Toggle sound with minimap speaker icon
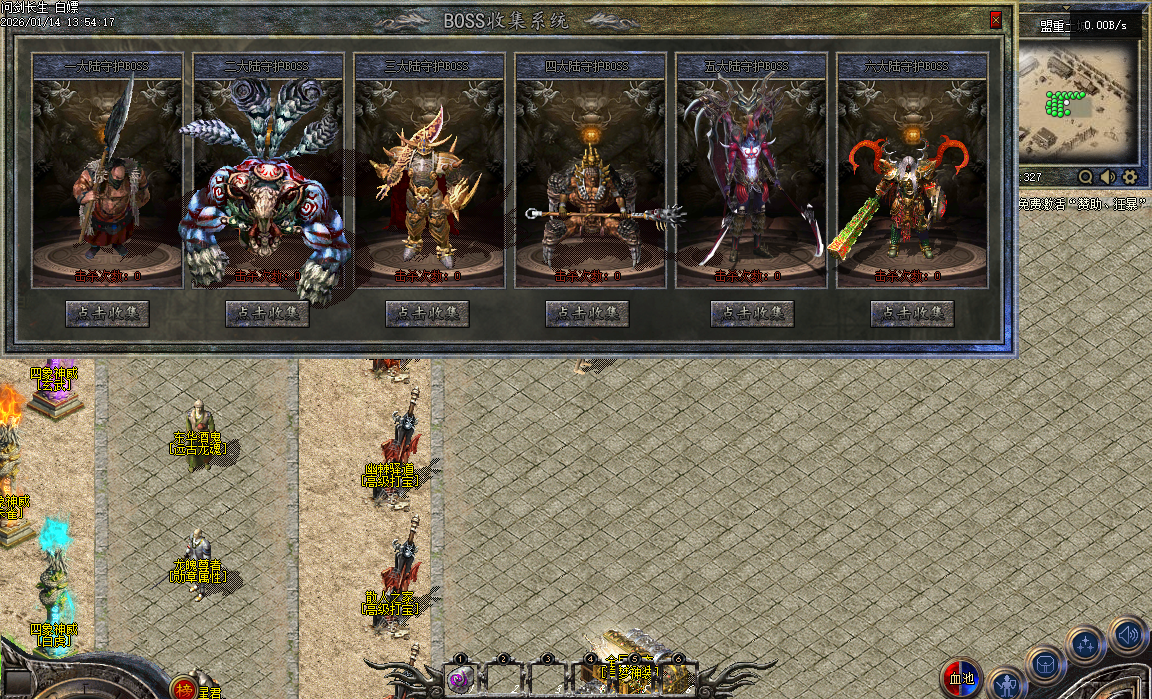 [1108, 177]
